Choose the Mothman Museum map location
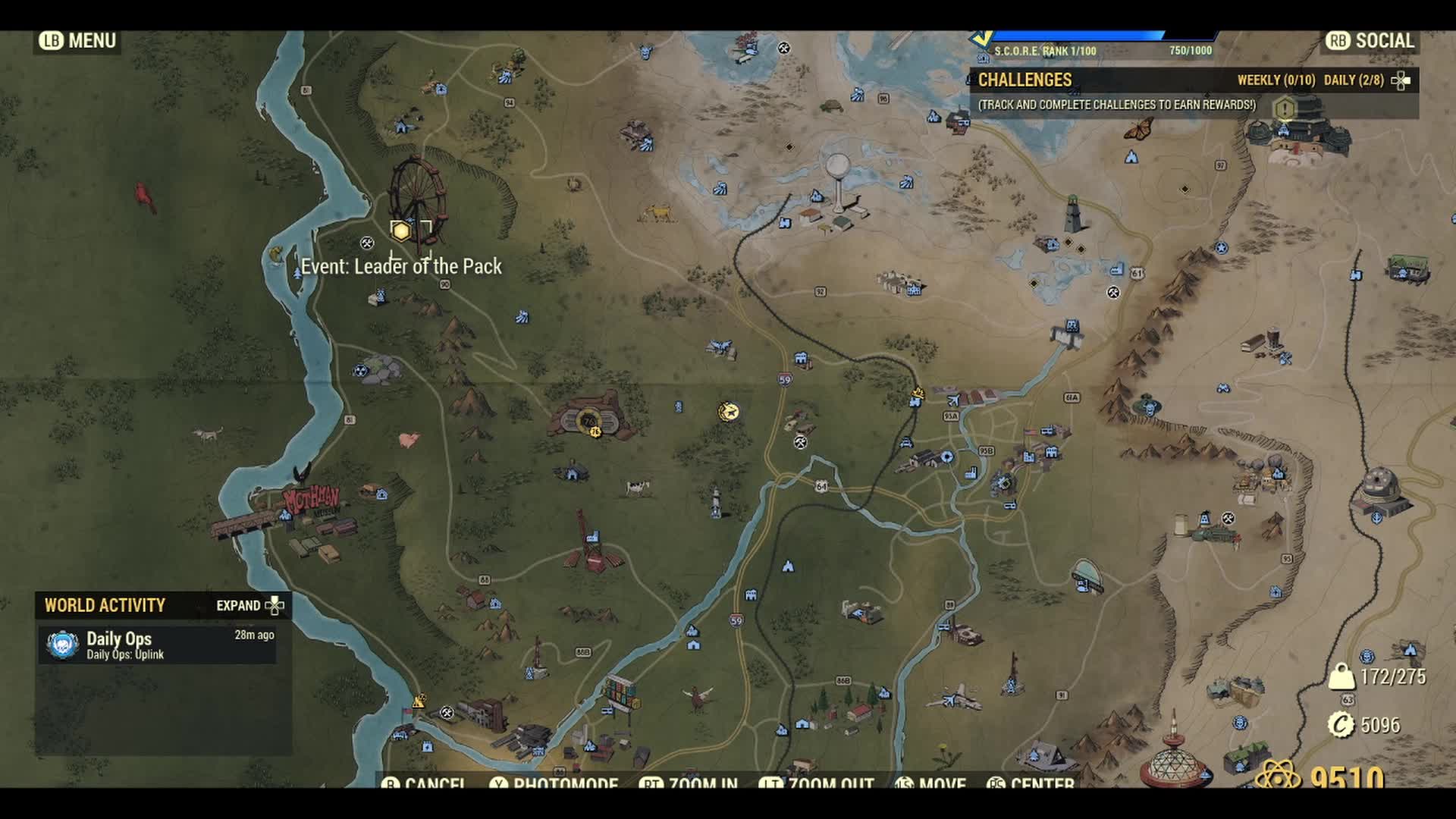The height and width of the screenshot is (819, 1456). (311, 500)
